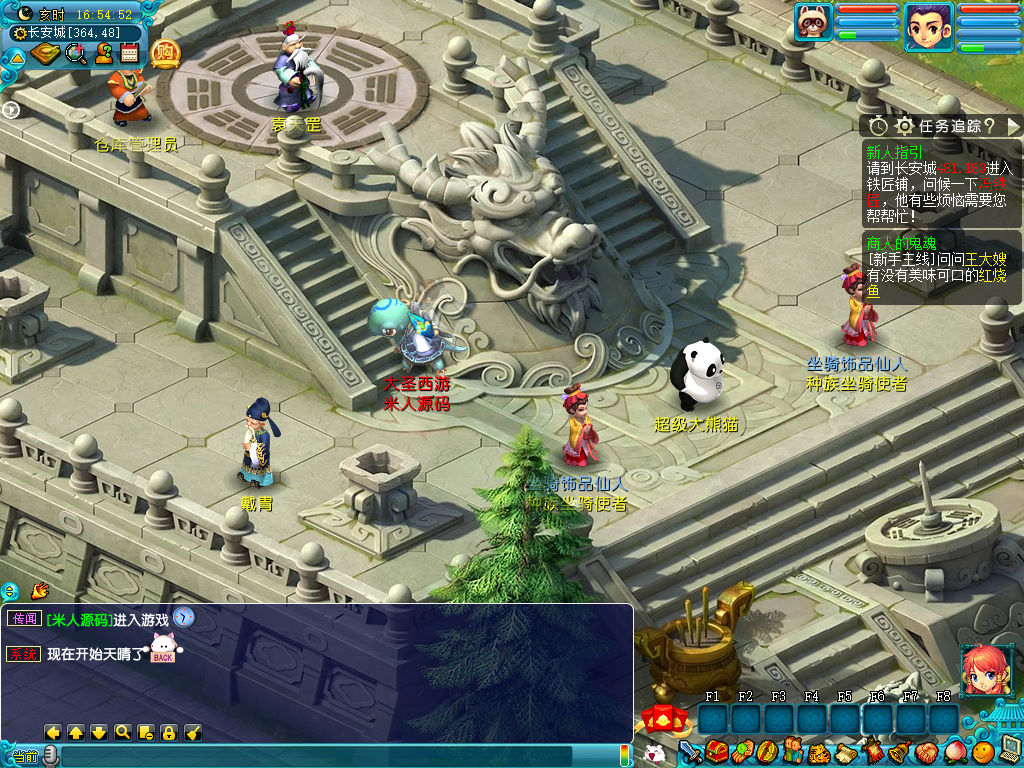Image resolution: width=1024 pixels, height=768 pixels.
Task: Clear chat with the broom button
Action: [192, 732]
